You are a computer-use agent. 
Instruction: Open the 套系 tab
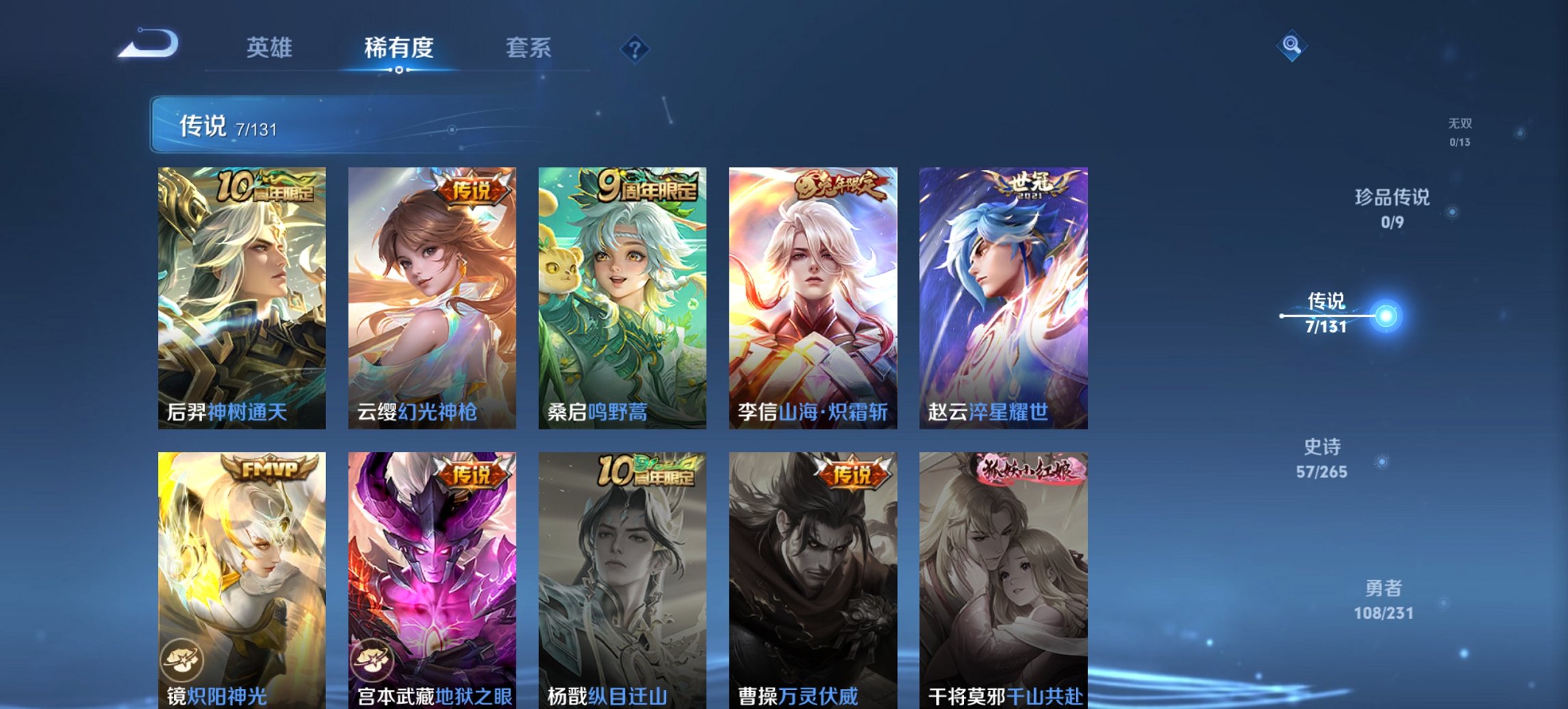pyautogui.click(x=529, y=48)
